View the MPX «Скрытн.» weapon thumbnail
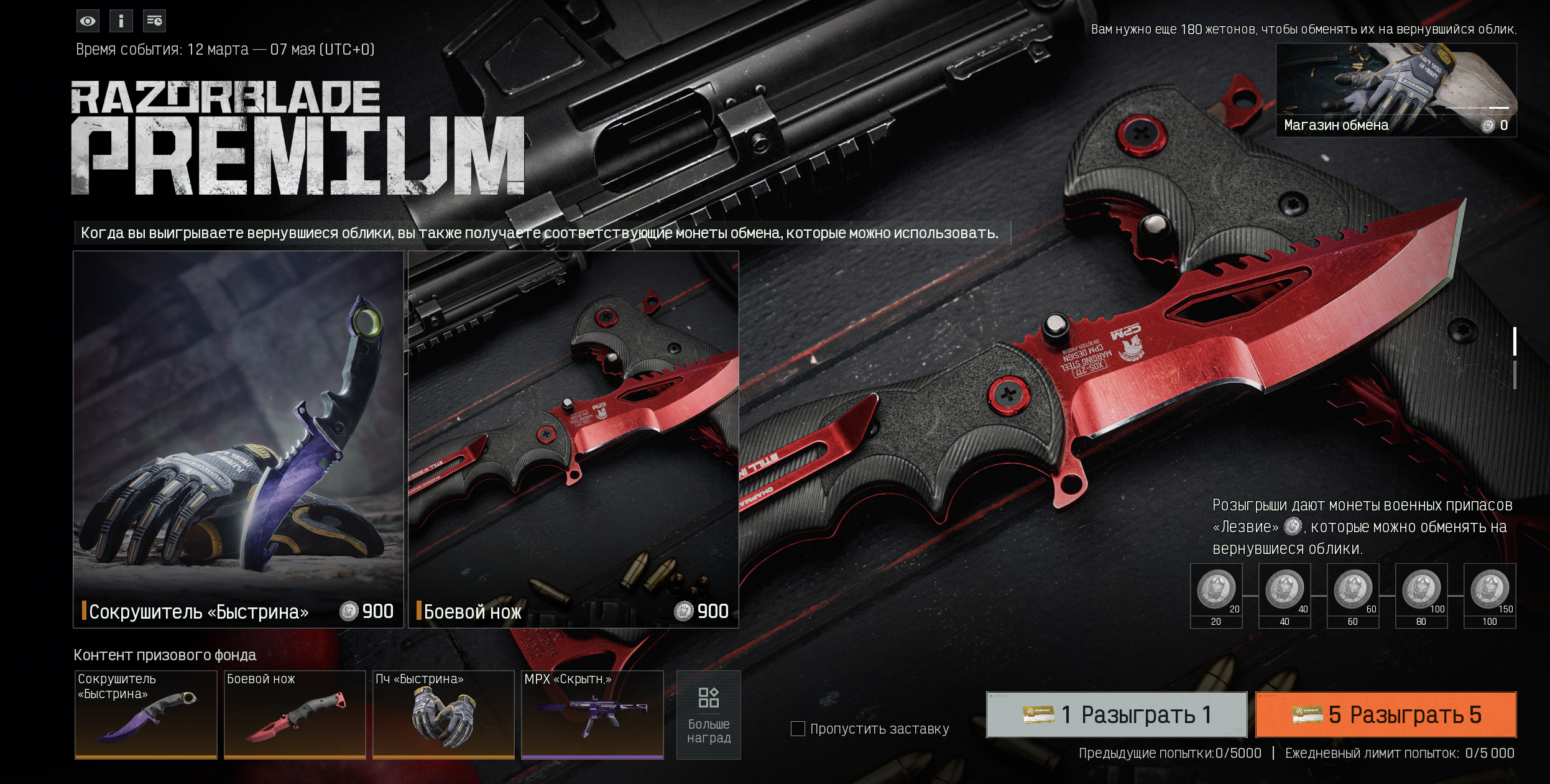 (x=592, y=714)
